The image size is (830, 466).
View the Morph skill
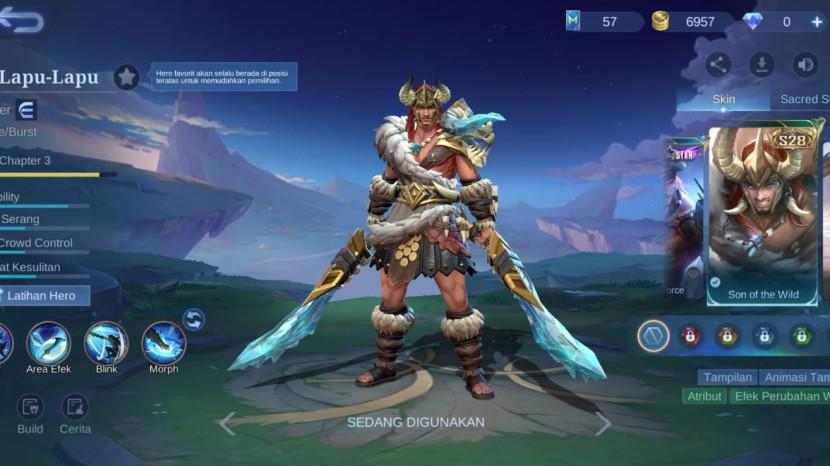tap(163, 343)
